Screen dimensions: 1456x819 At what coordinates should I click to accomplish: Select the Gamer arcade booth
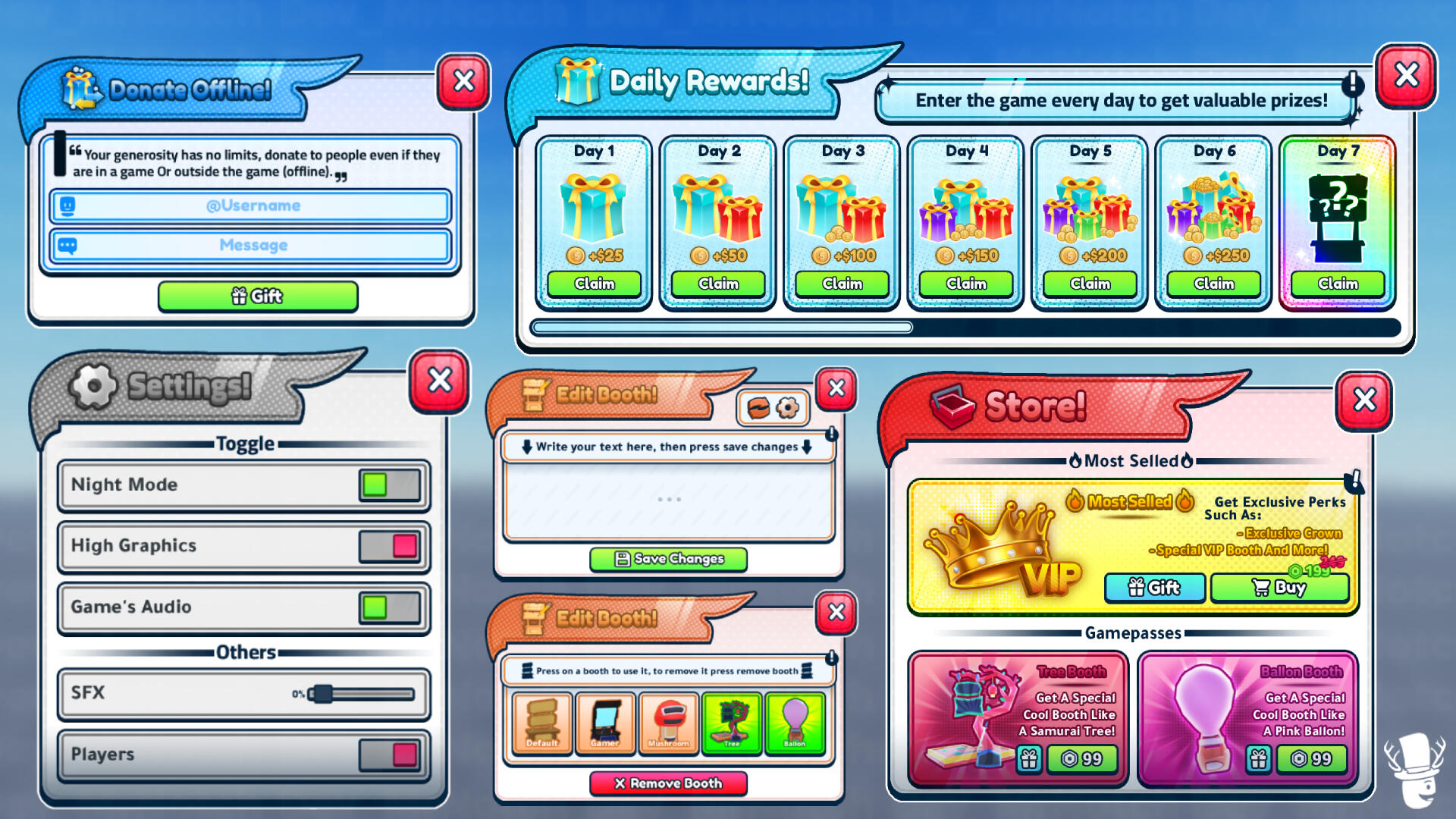pos(605,723)
